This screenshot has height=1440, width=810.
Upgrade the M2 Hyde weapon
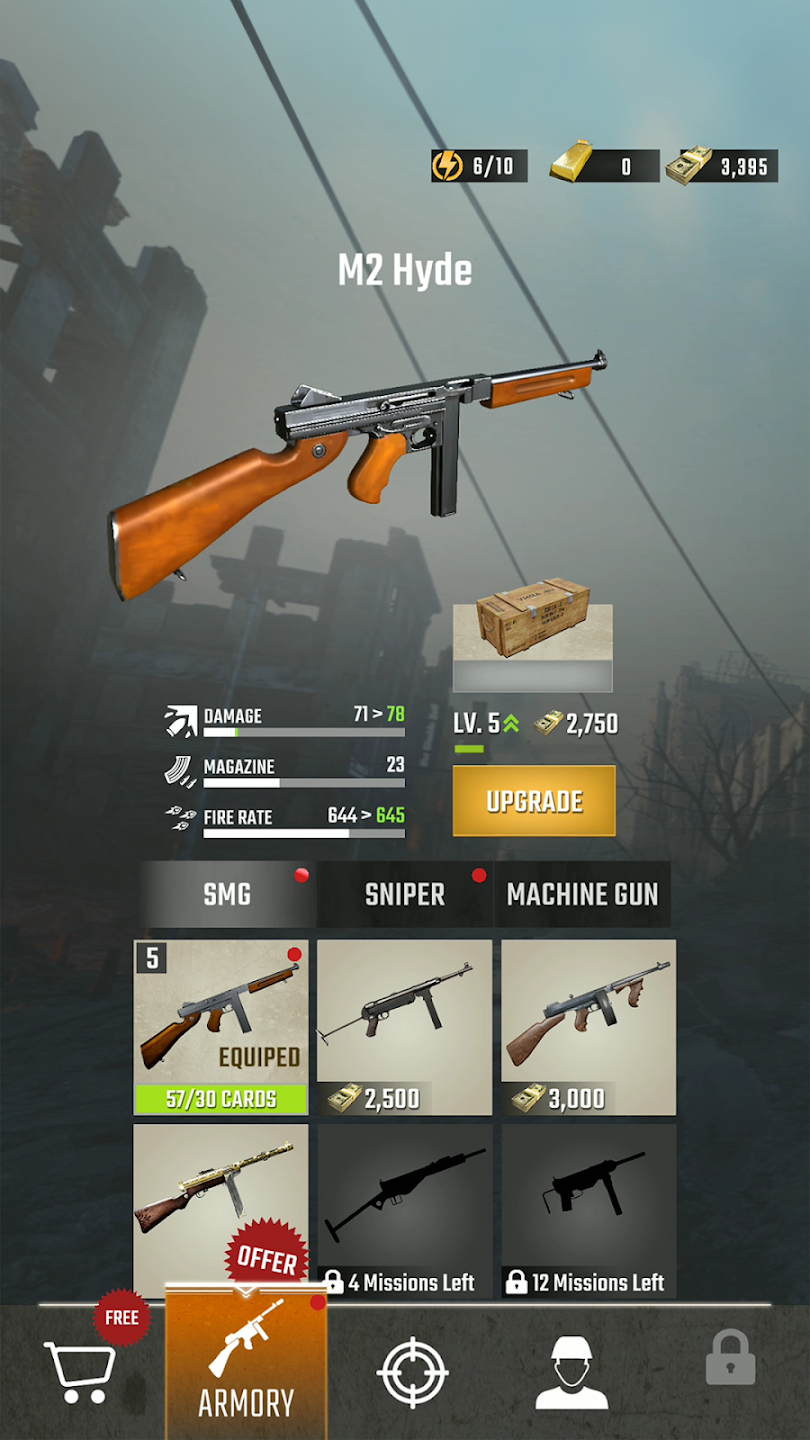click(x=534, y=801)
